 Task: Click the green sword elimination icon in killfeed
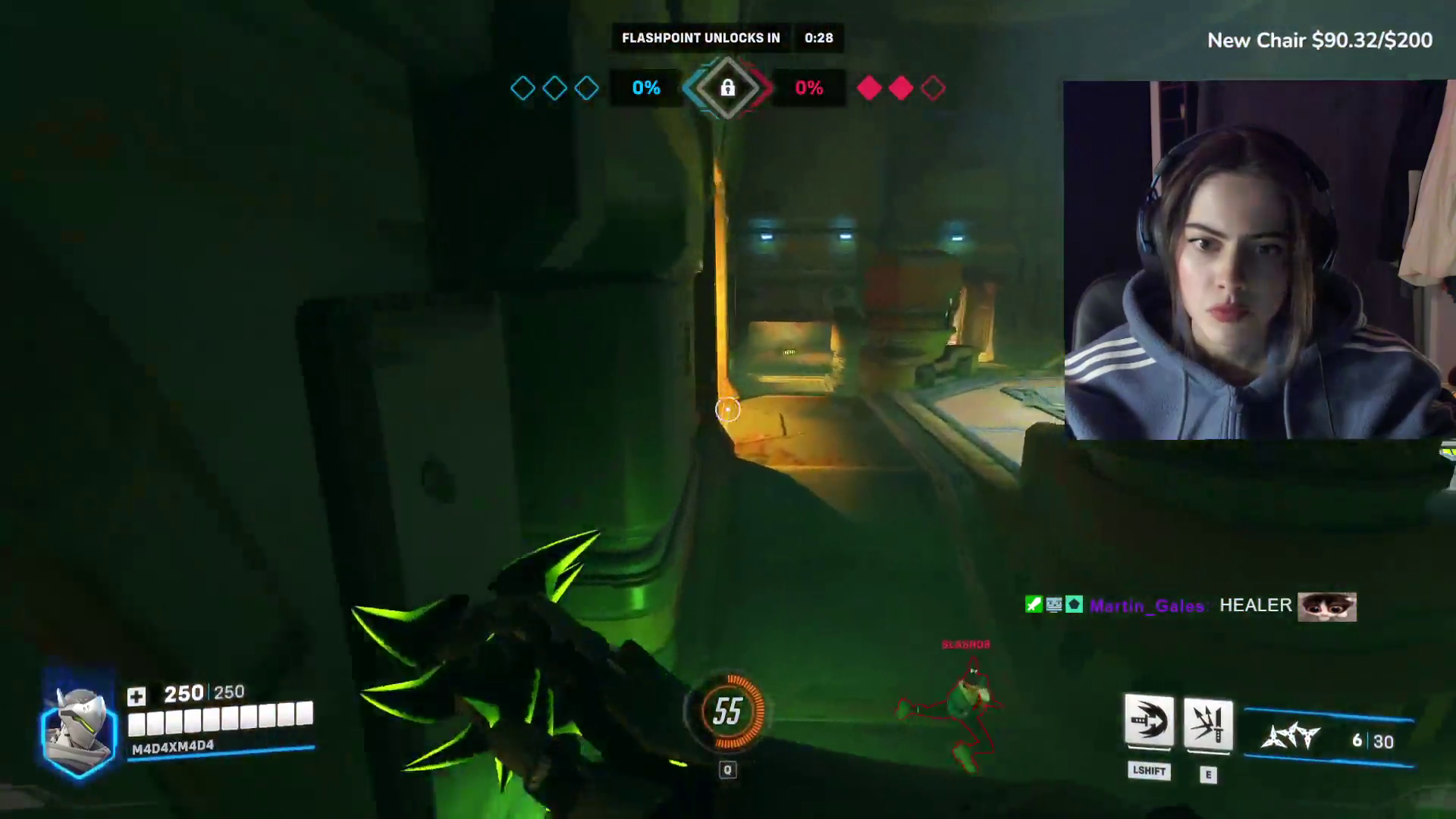tap(1034, 604)
